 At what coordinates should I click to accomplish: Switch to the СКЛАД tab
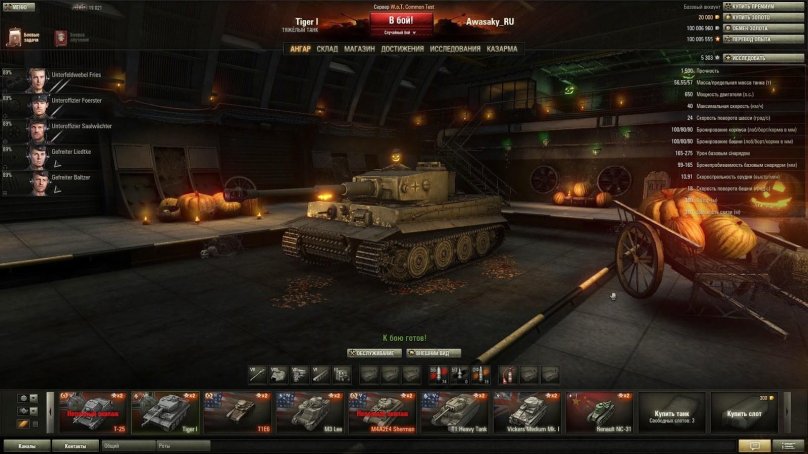point(327,48)
